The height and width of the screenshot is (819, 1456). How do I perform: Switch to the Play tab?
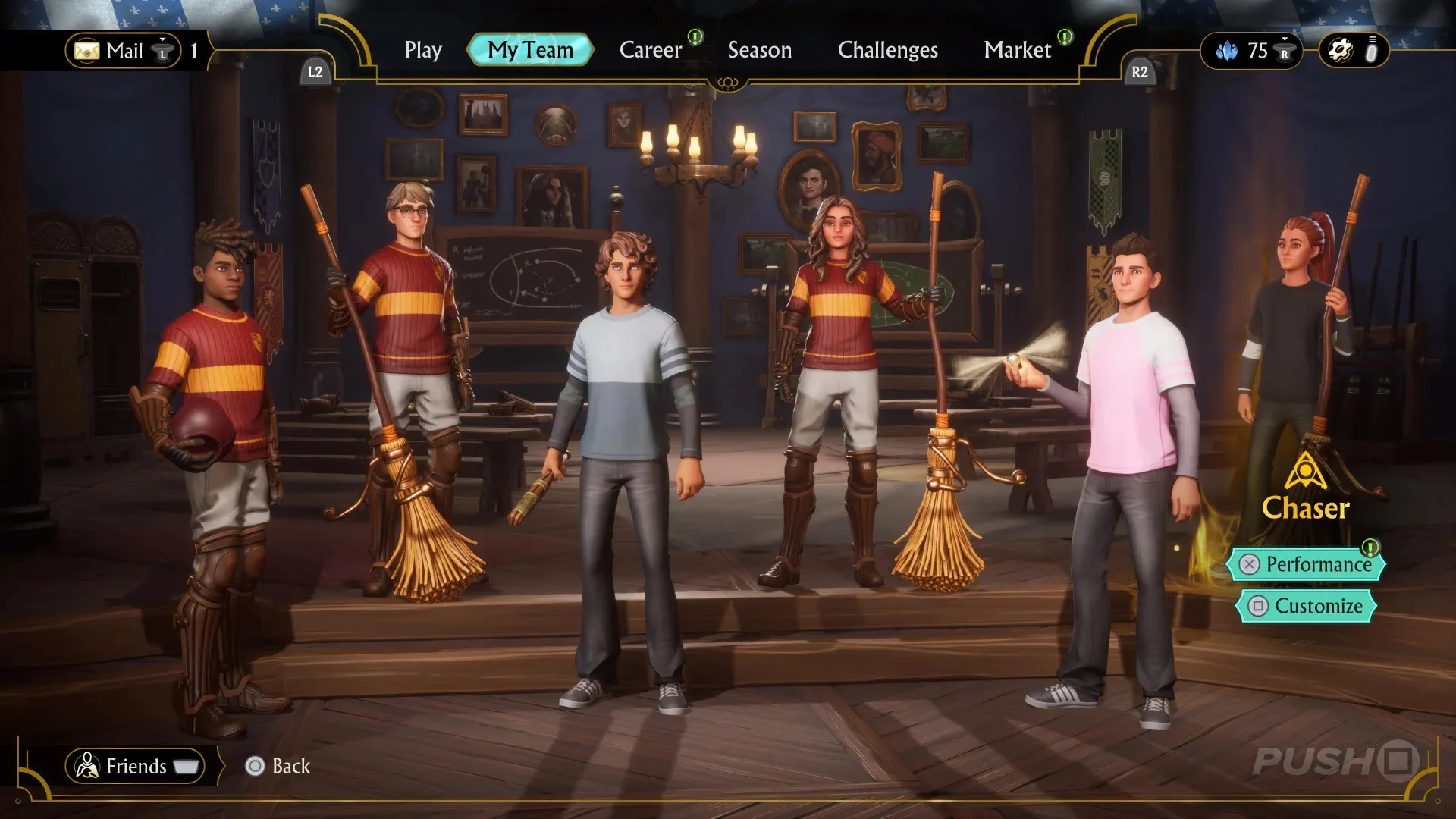(x=423, y=50)
